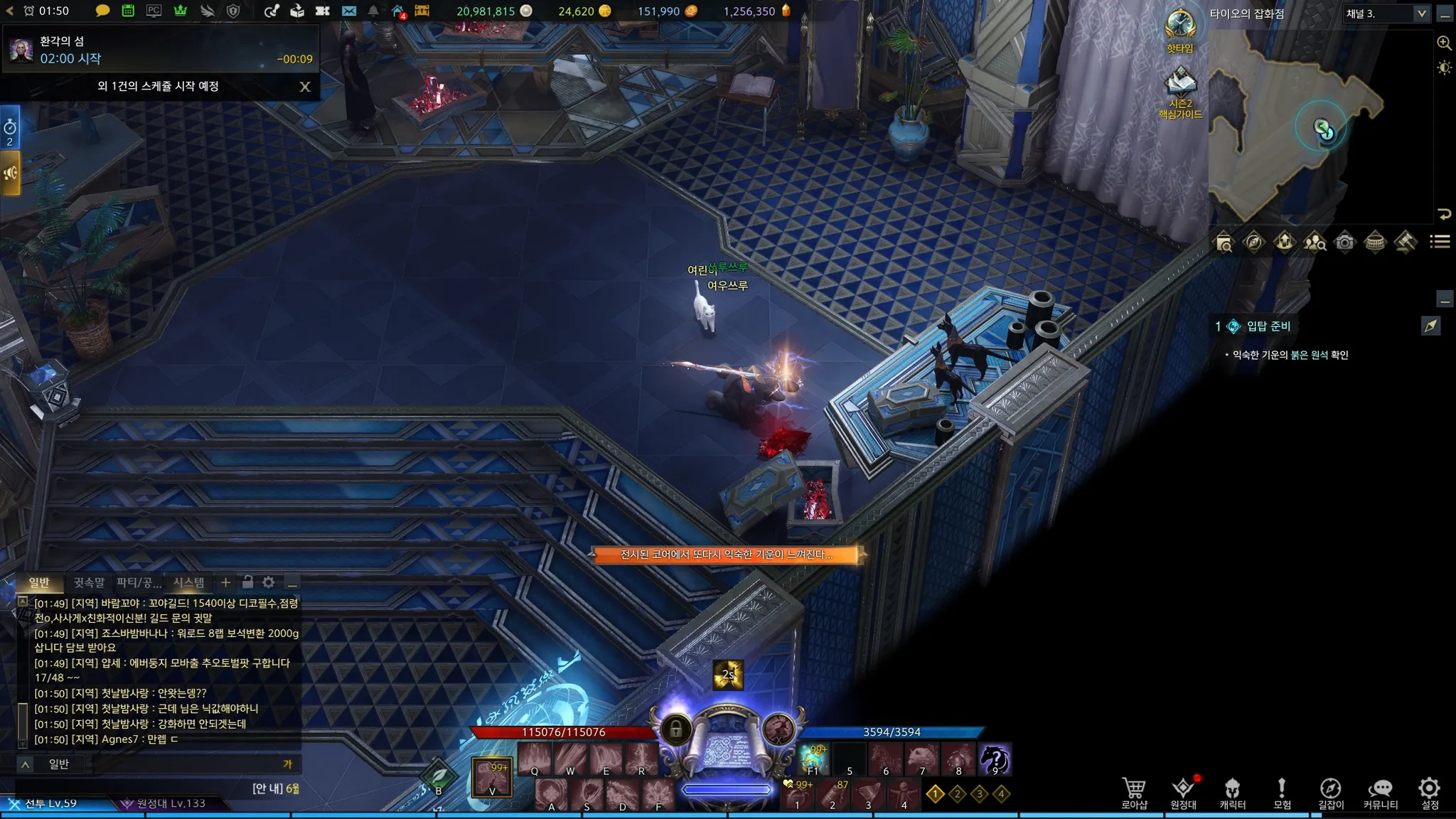Click the 입탑 준비 quest tracker entry
1456x819 pixels.
click(1268, 326)
